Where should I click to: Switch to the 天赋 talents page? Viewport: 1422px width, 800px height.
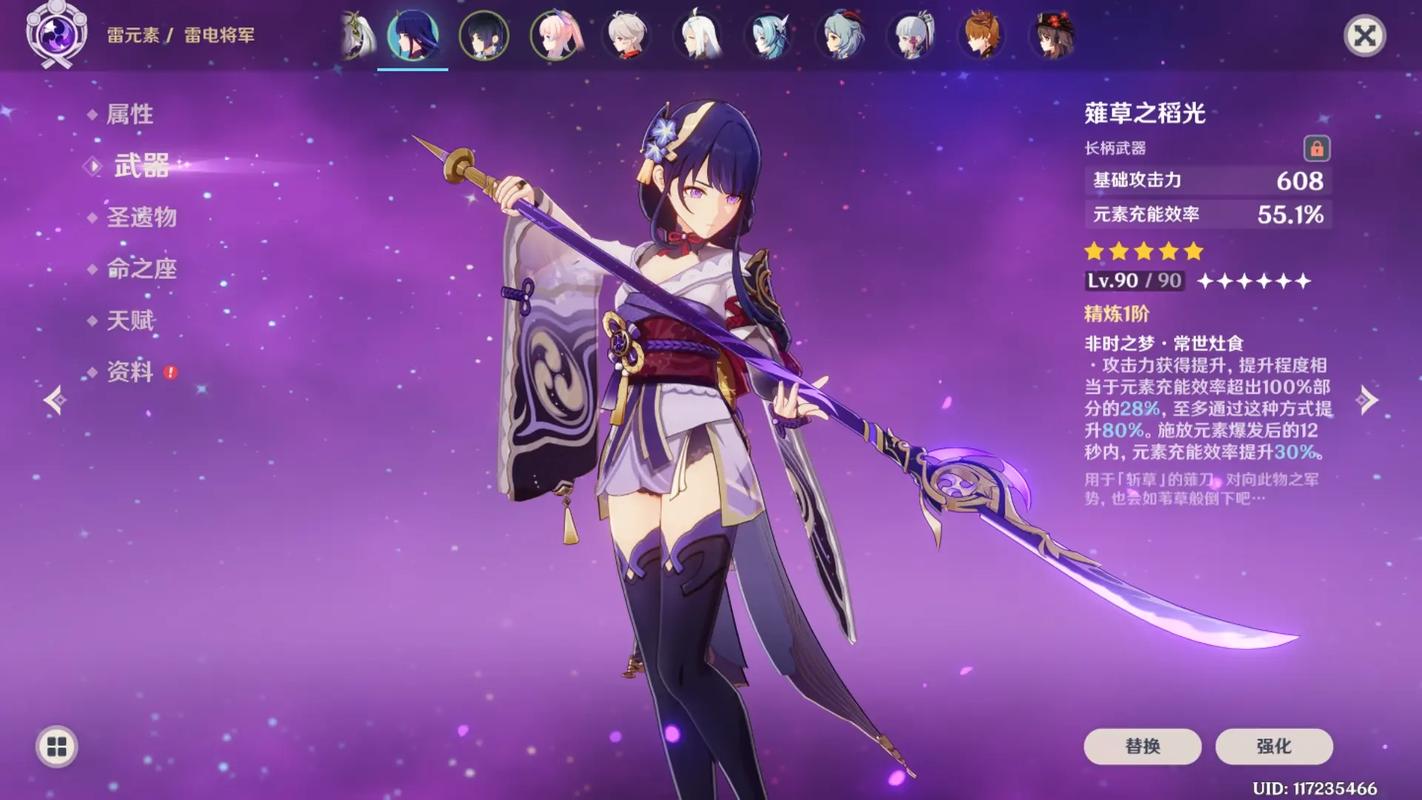130,321
